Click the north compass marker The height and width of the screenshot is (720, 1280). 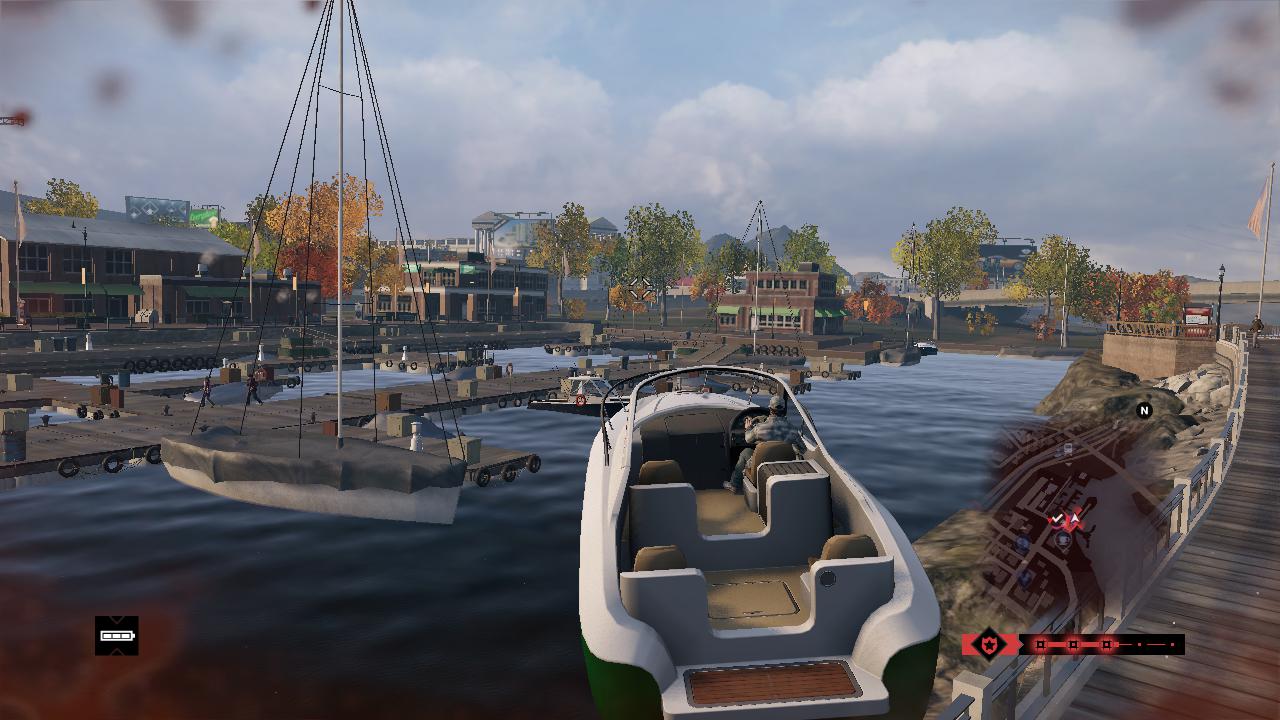(x=1144, y=411)
